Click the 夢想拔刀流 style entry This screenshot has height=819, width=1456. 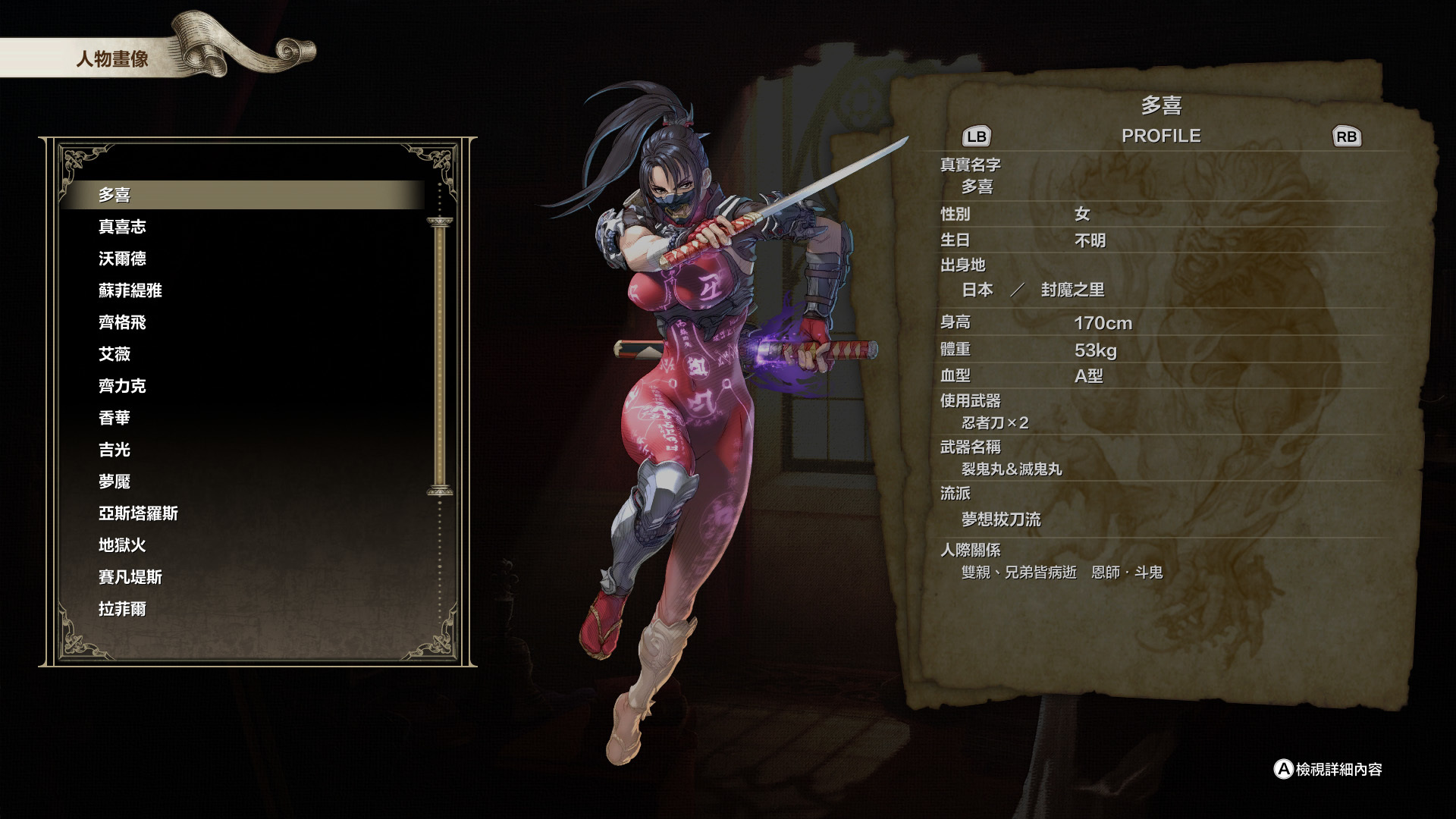[1001, 520]
